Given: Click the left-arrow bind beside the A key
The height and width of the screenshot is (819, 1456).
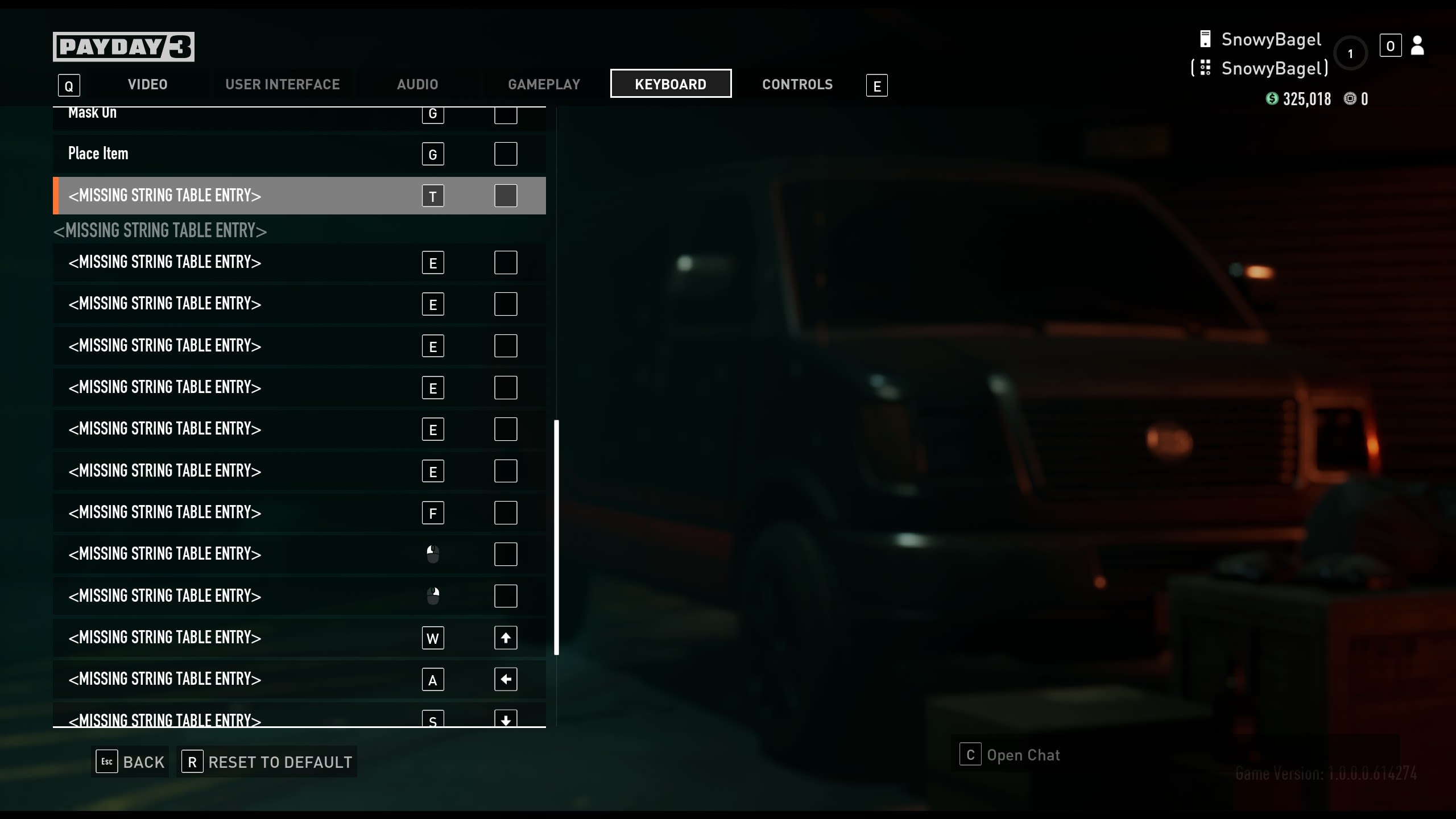Looking at the screenshot, I should (x=506, y=679).
